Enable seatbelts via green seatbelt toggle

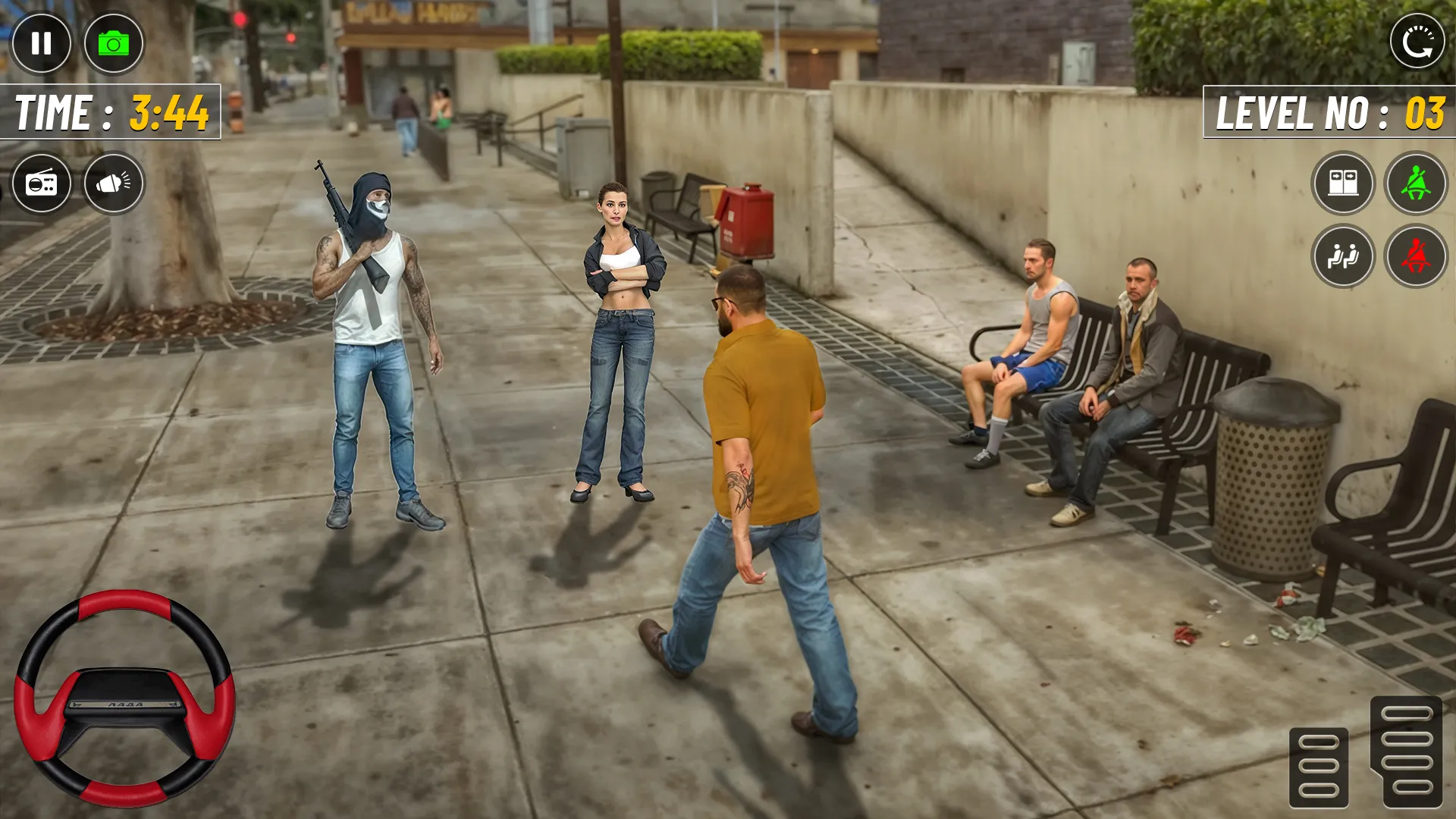point(1417,183)
